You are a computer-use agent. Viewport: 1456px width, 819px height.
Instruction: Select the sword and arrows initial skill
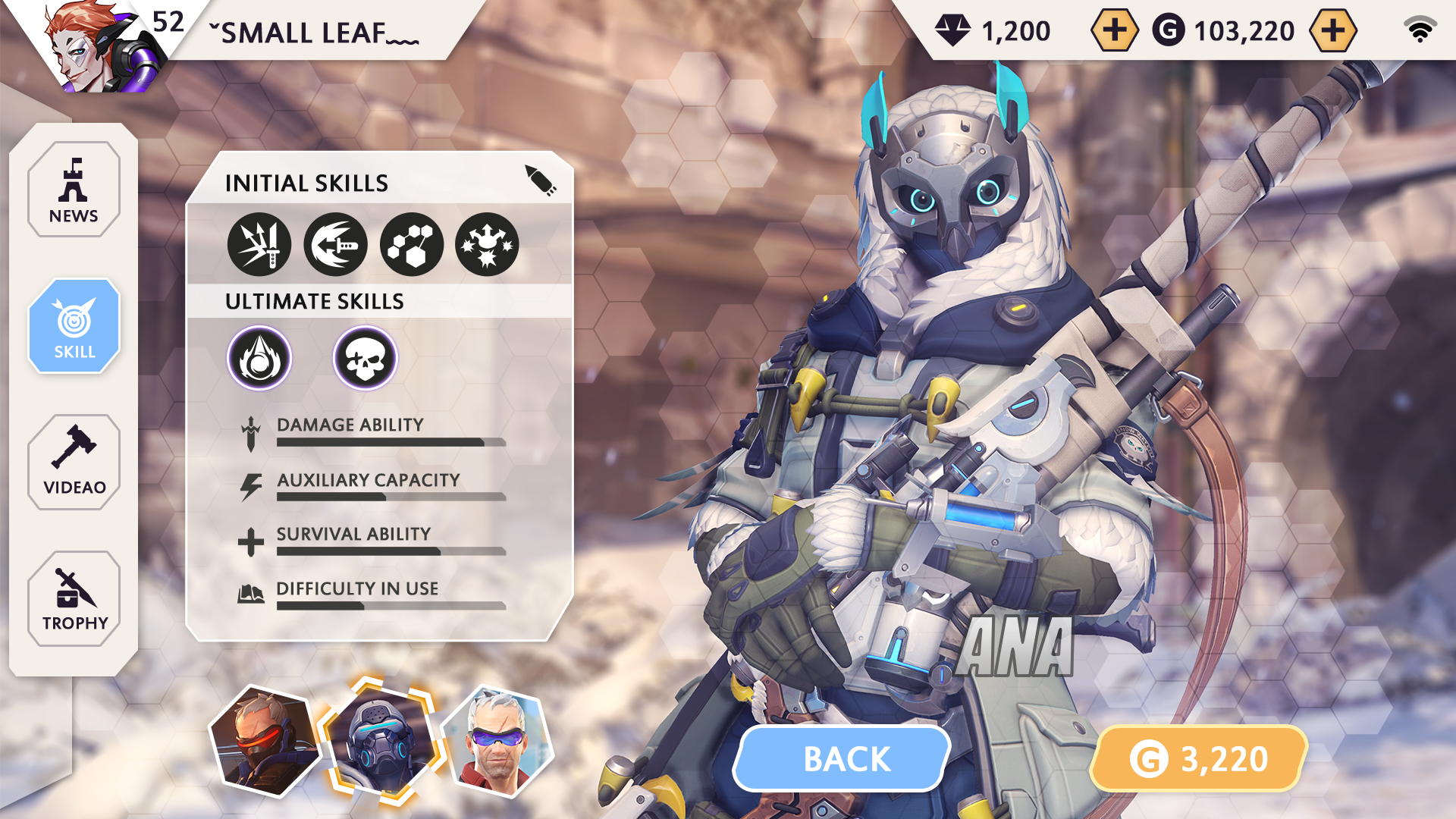pyautogui.click(x=259, y=245)
